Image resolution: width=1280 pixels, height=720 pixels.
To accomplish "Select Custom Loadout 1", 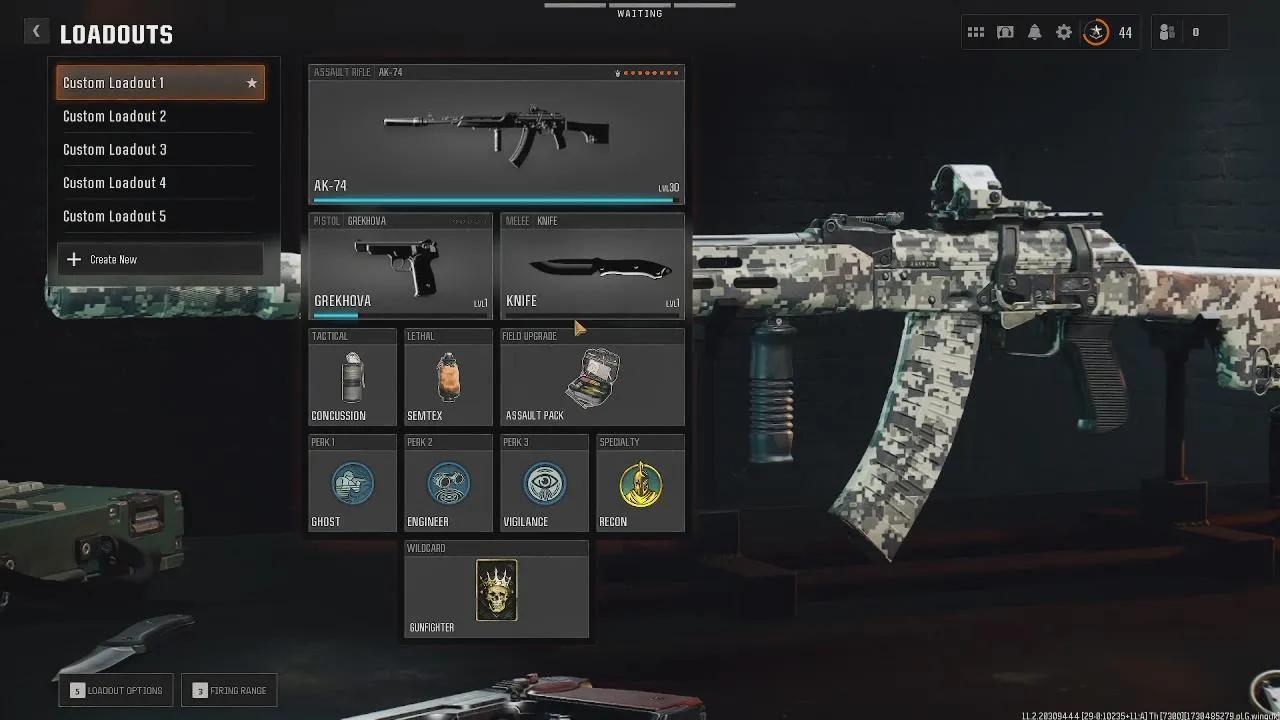I will (160, 83).
